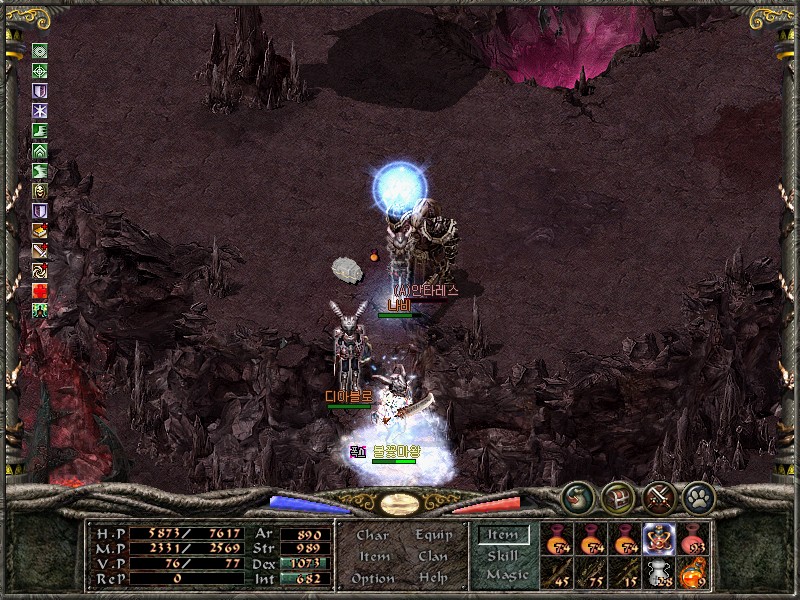The image size is (800, 600).
Task: Use the orange flask with count 9
Action: 693,572
